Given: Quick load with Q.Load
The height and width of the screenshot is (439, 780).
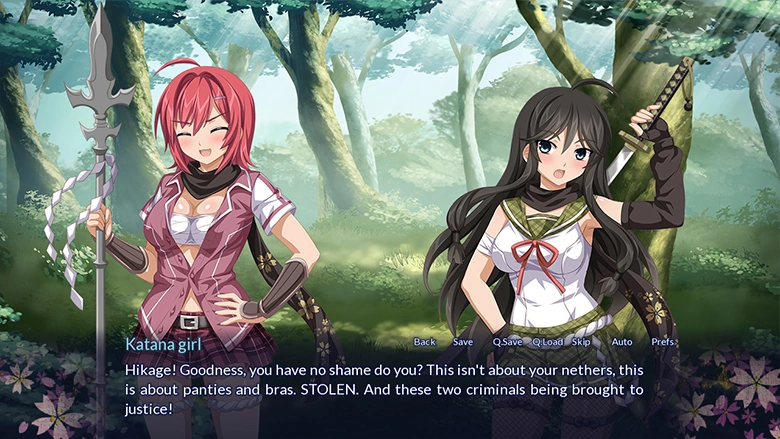Looking at the screenshot, I should (547, 342).
